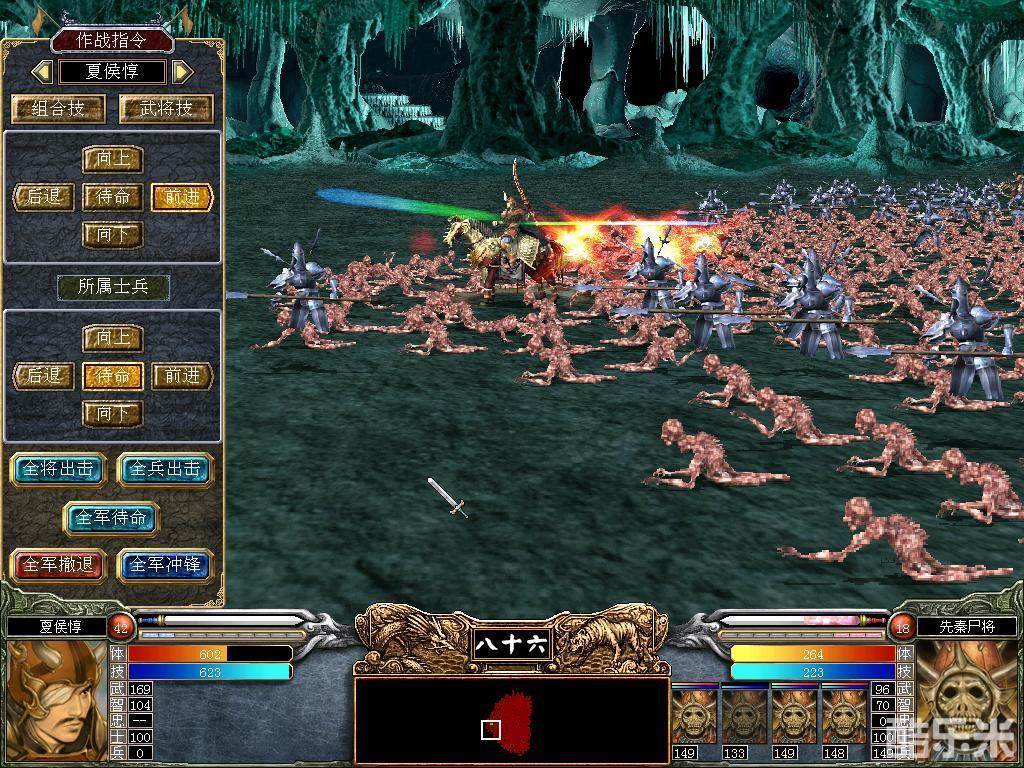The height and width of the screenshot is (768, 1024).
Task: Select the general's highlighted 前进 command
Action: point(182,197)
